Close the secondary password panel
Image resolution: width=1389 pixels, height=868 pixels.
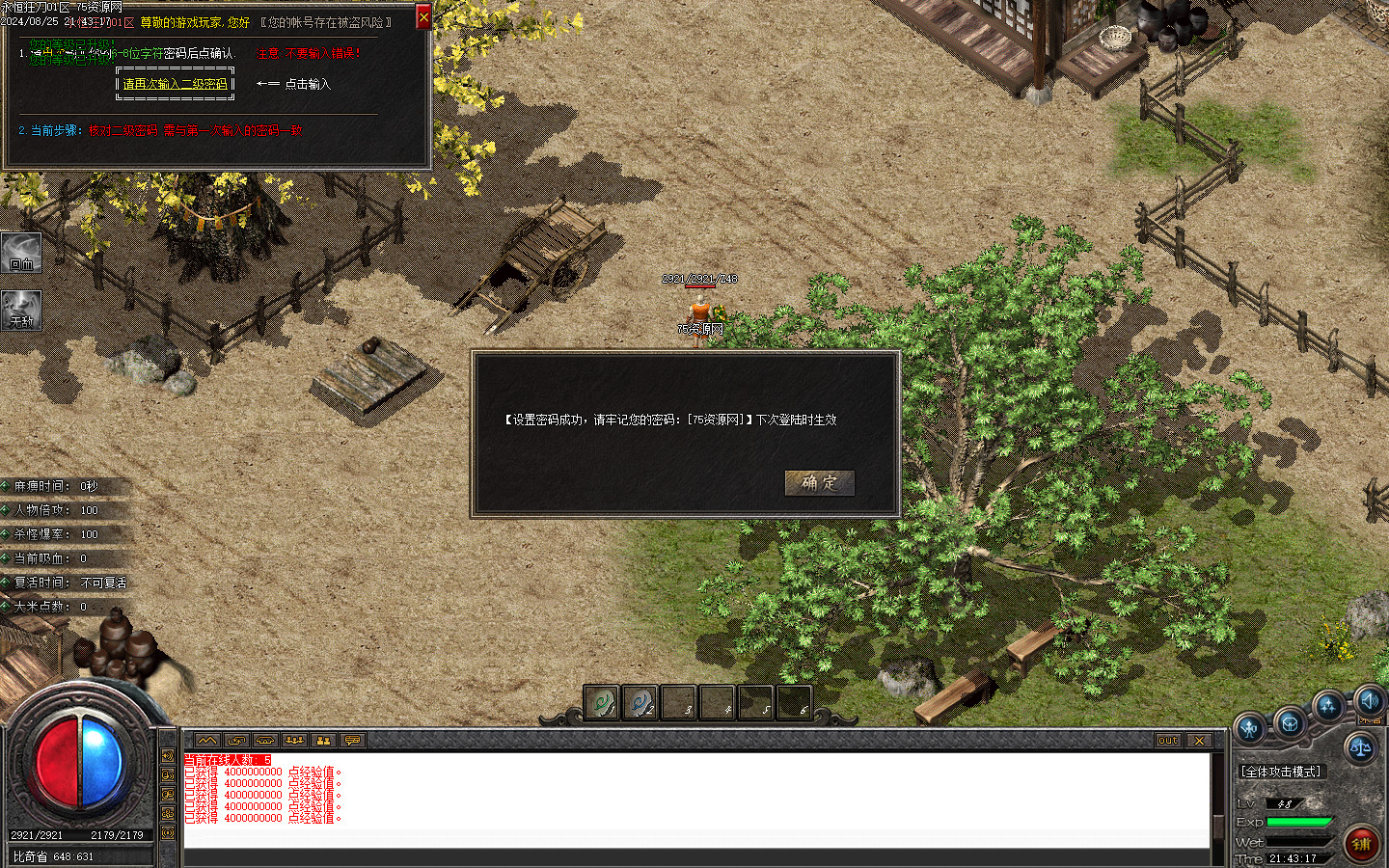pos(423,17)
